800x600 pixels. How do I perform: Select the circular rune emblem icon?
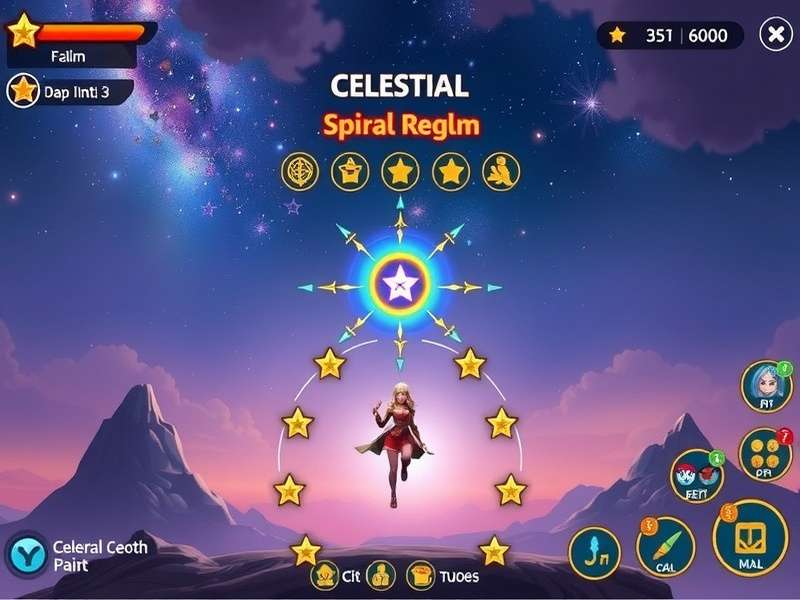coord(300,172)
